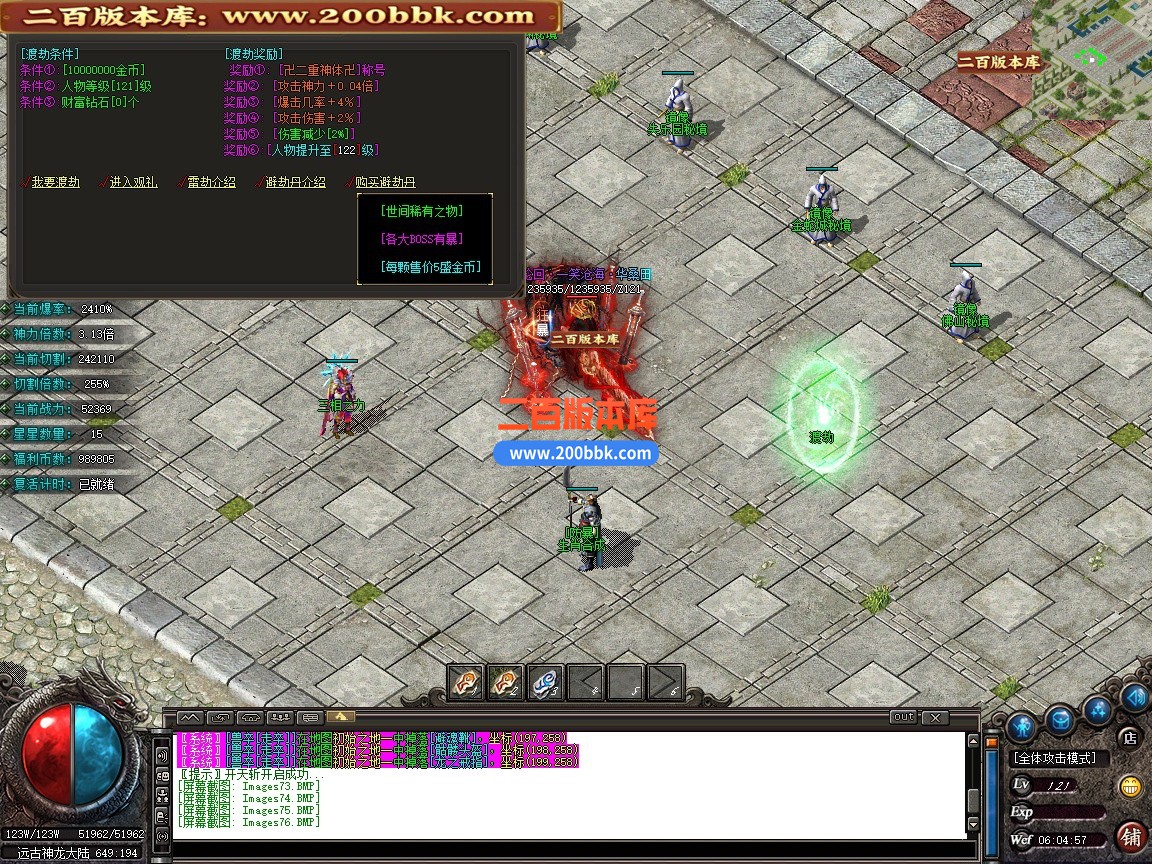Viewport: 1152px width, 864px height.
Task: Open the stall via the red 铺 button
Action: click(x=1132, y=835)
